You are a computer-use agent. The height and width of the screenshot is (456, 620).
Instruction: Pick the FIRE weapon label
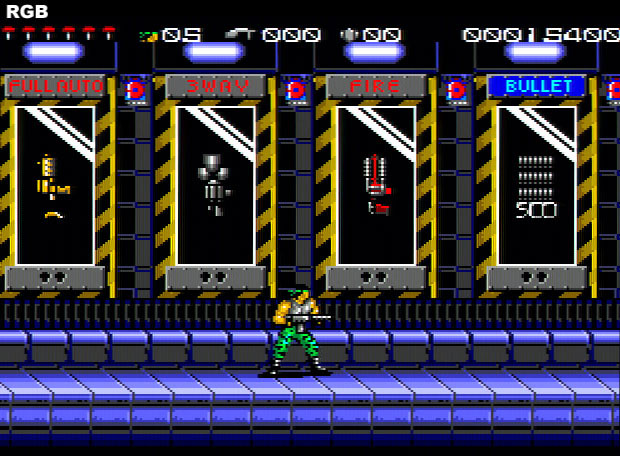click(x=376, y=87)
